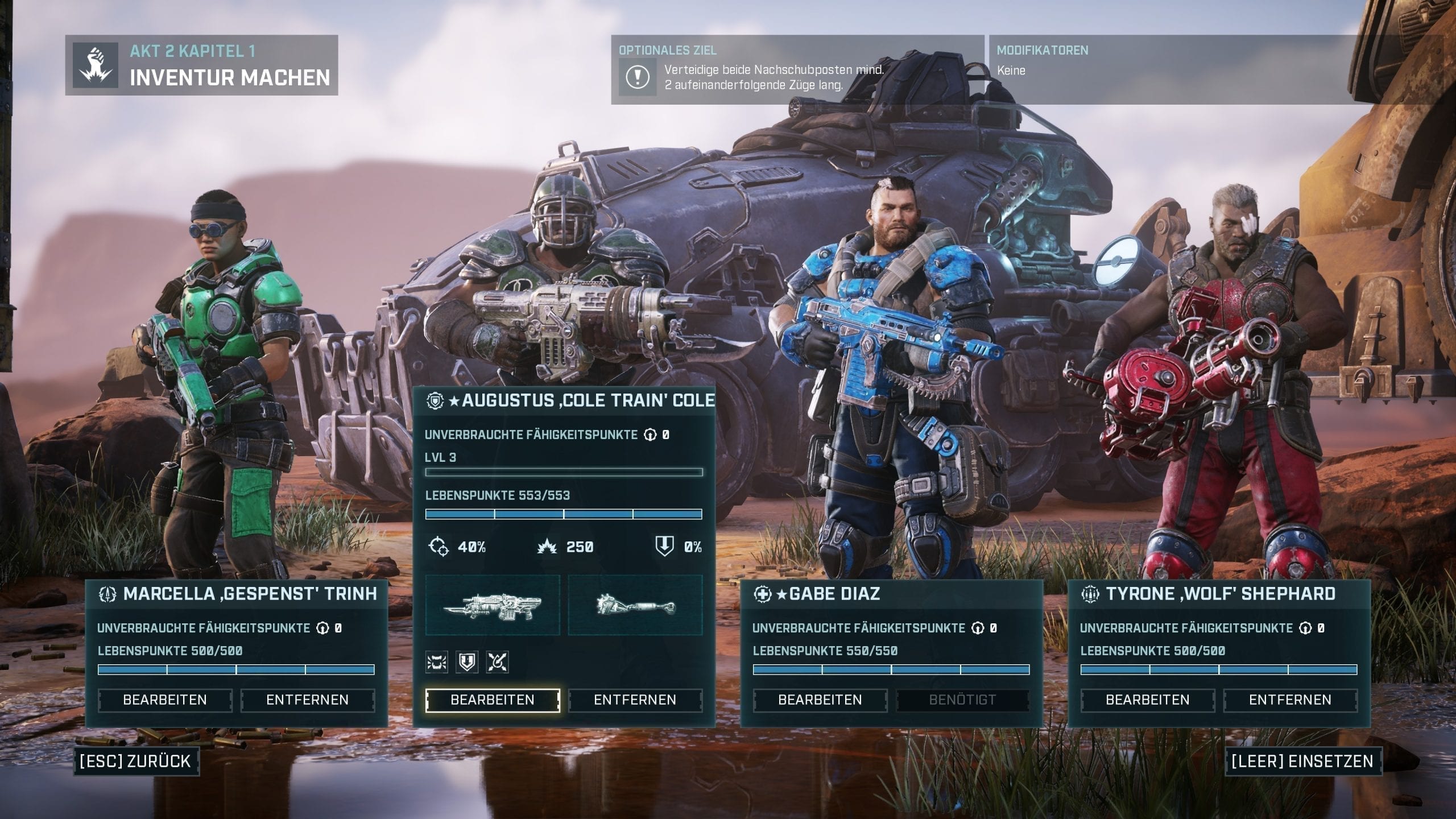
Task: Remove Augustus Cole via Entfernen
Action: pyautogui.click(x=635, y=700)
